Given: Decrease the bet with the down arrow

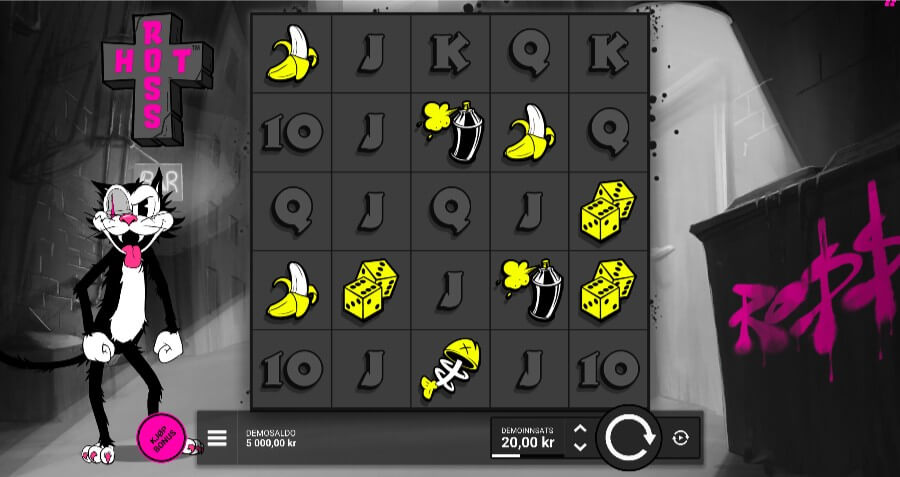Looking at the screenshot, I should 579,445.
